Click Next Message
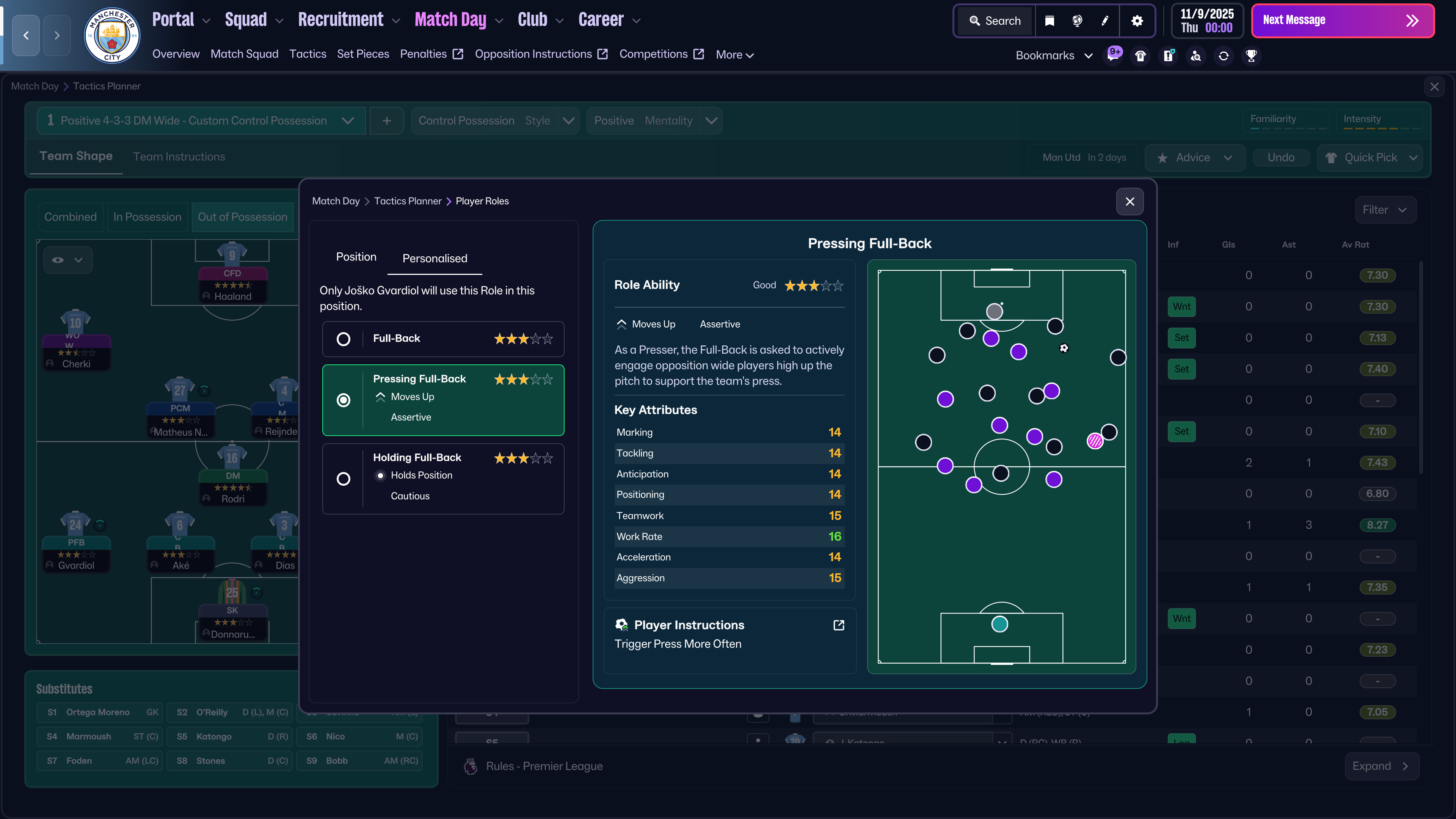1456x819 pixels. 1343,20
